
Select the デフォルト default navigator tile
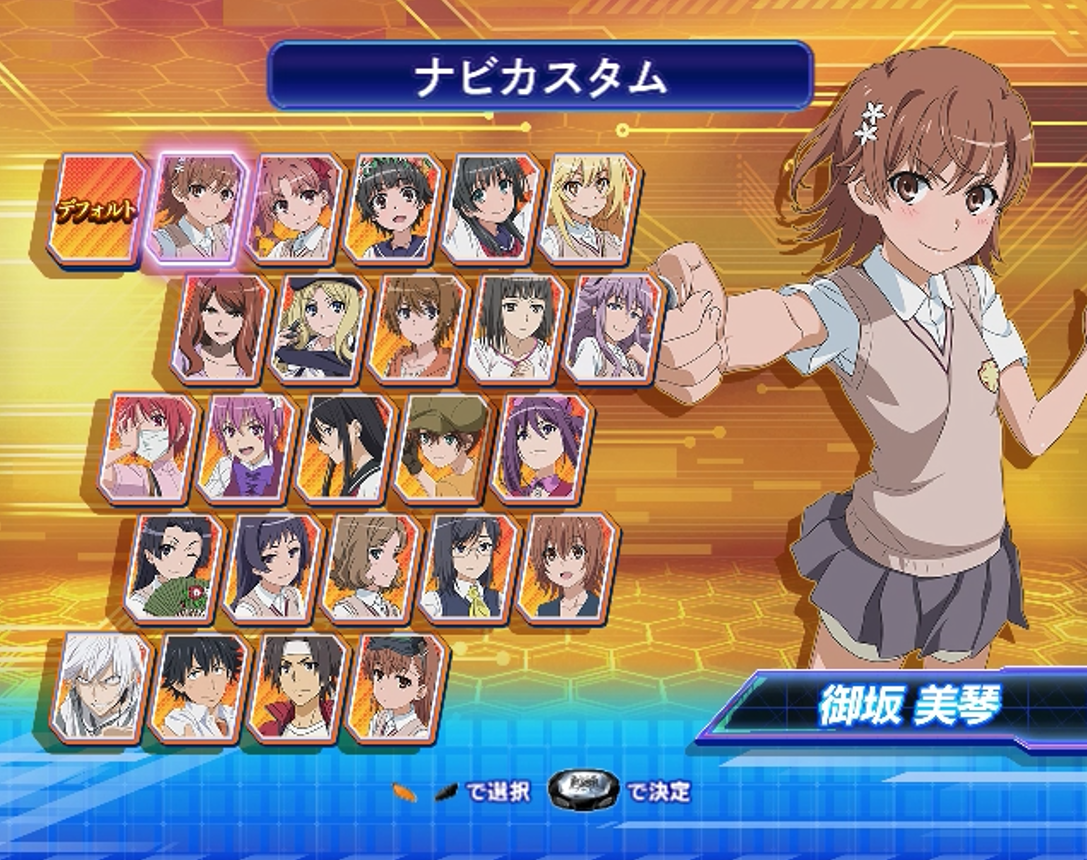(x=97, y=210)
